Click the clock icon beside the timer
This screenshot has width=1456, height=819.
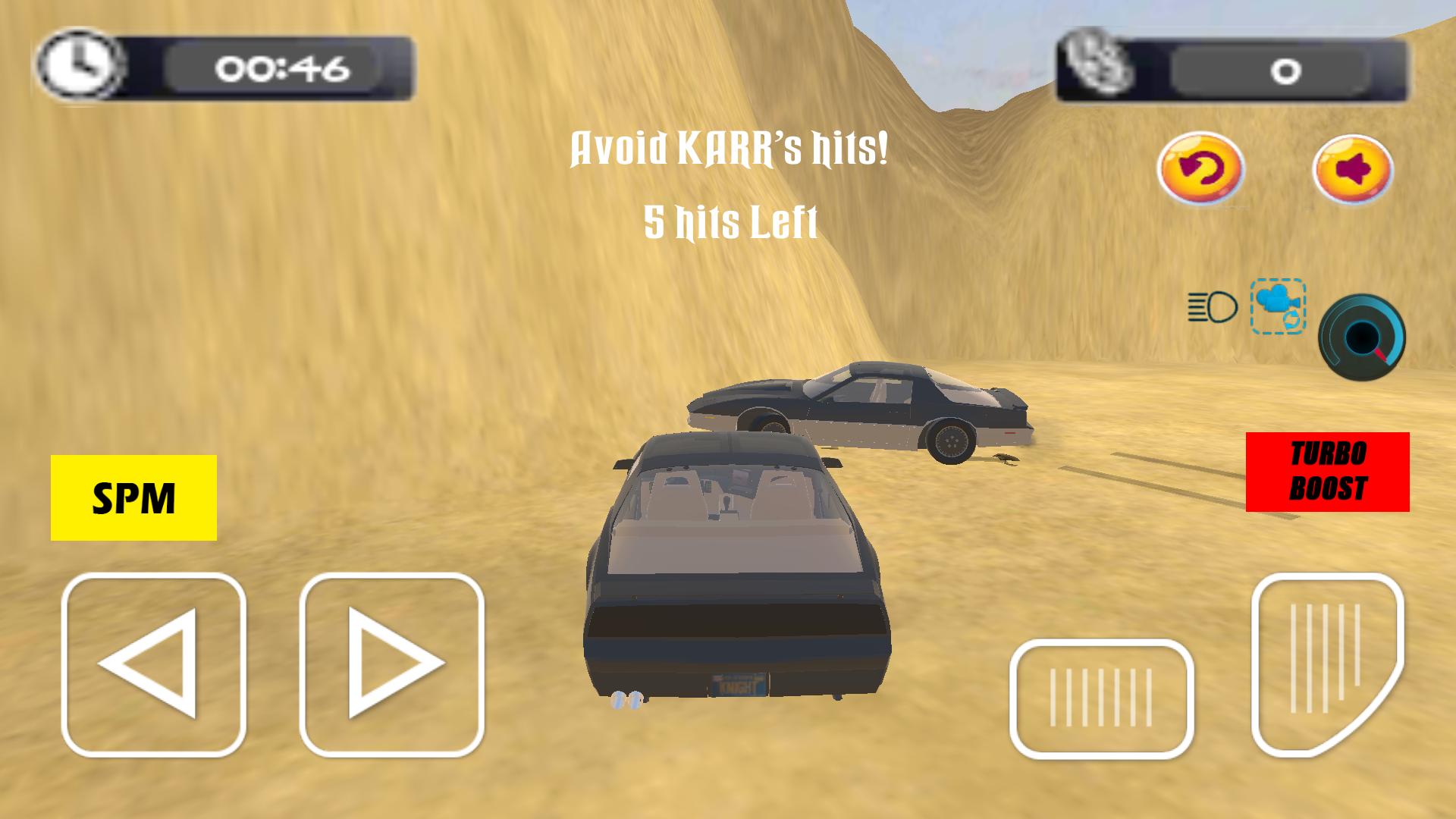pos(81,67)
